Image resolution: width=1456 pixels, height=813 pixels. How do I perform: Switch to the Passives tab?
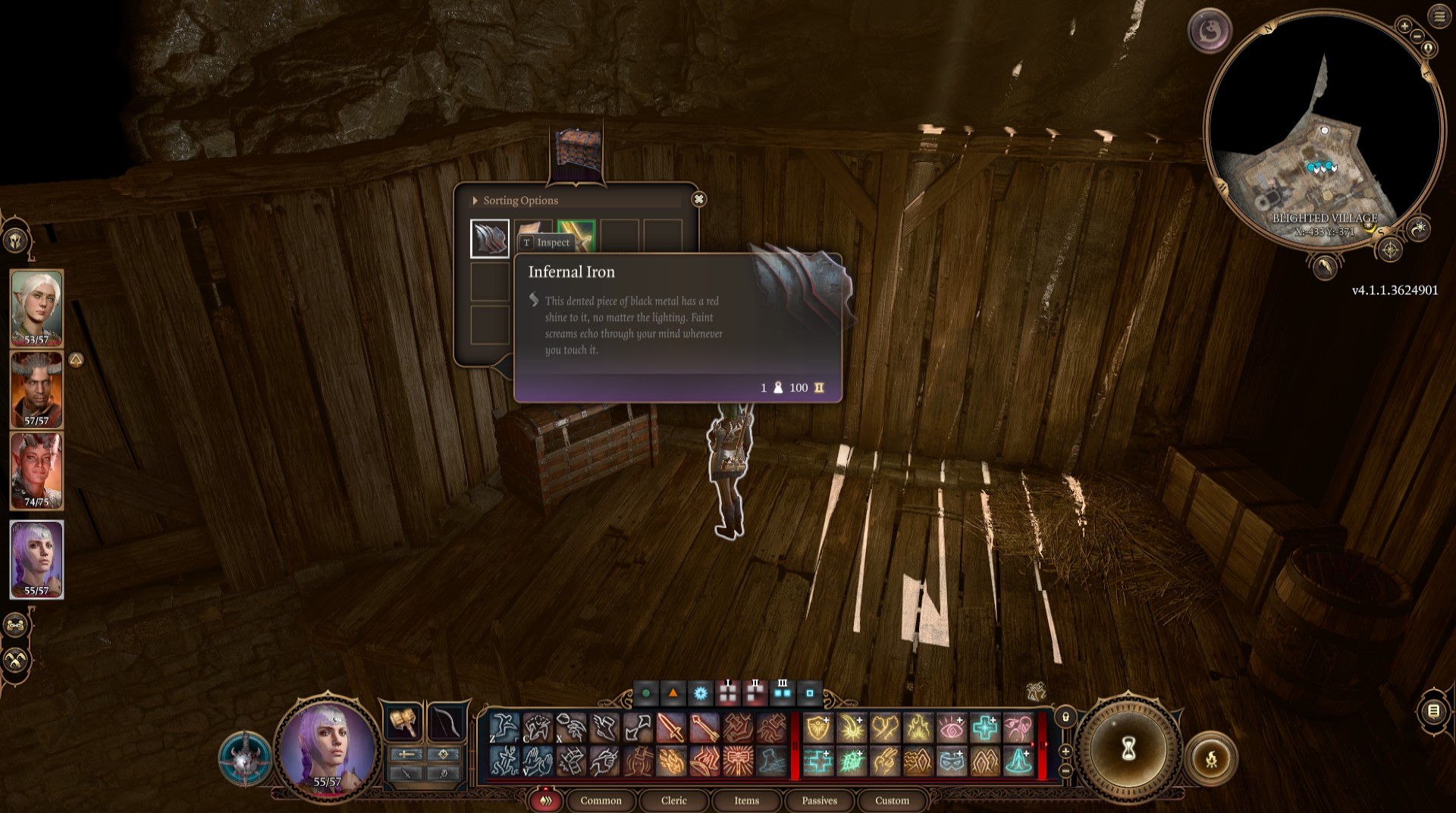click(x=819, y=800)
